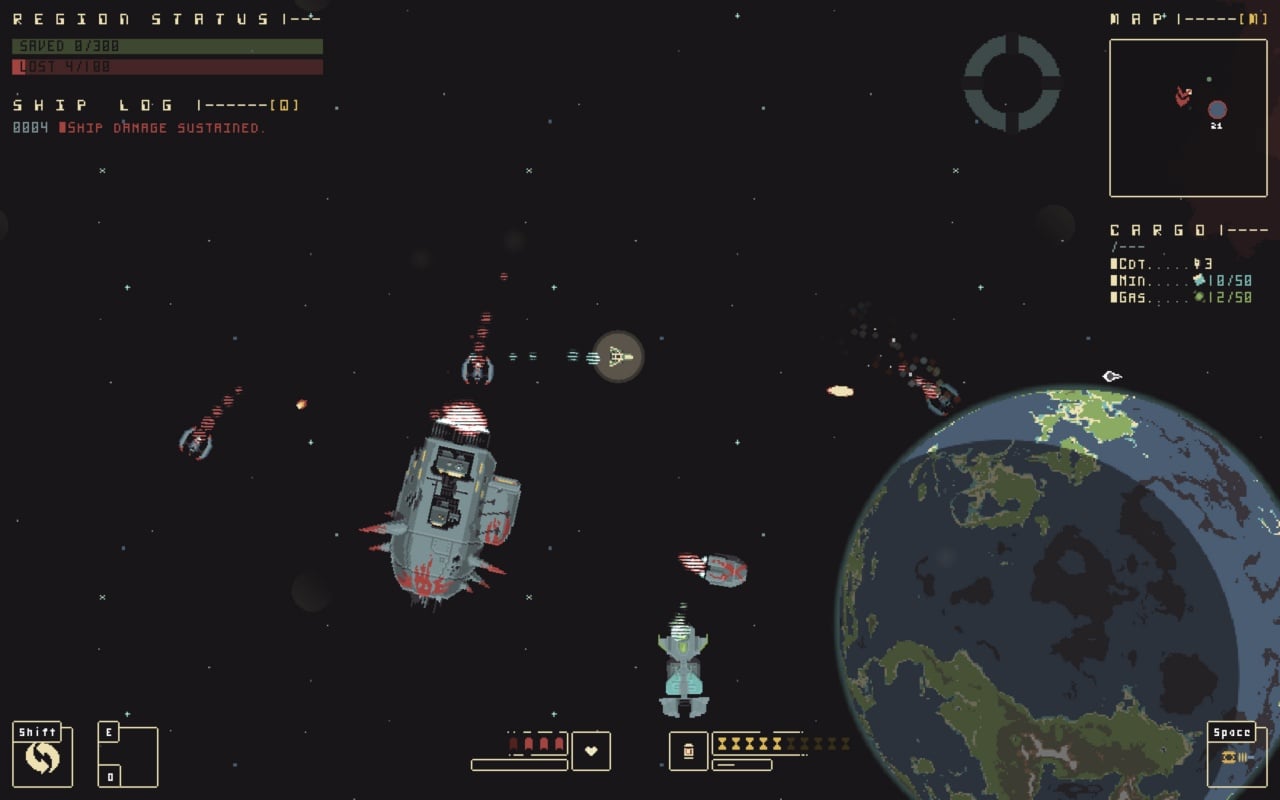Open the minimap panel

click(1188, 117)
